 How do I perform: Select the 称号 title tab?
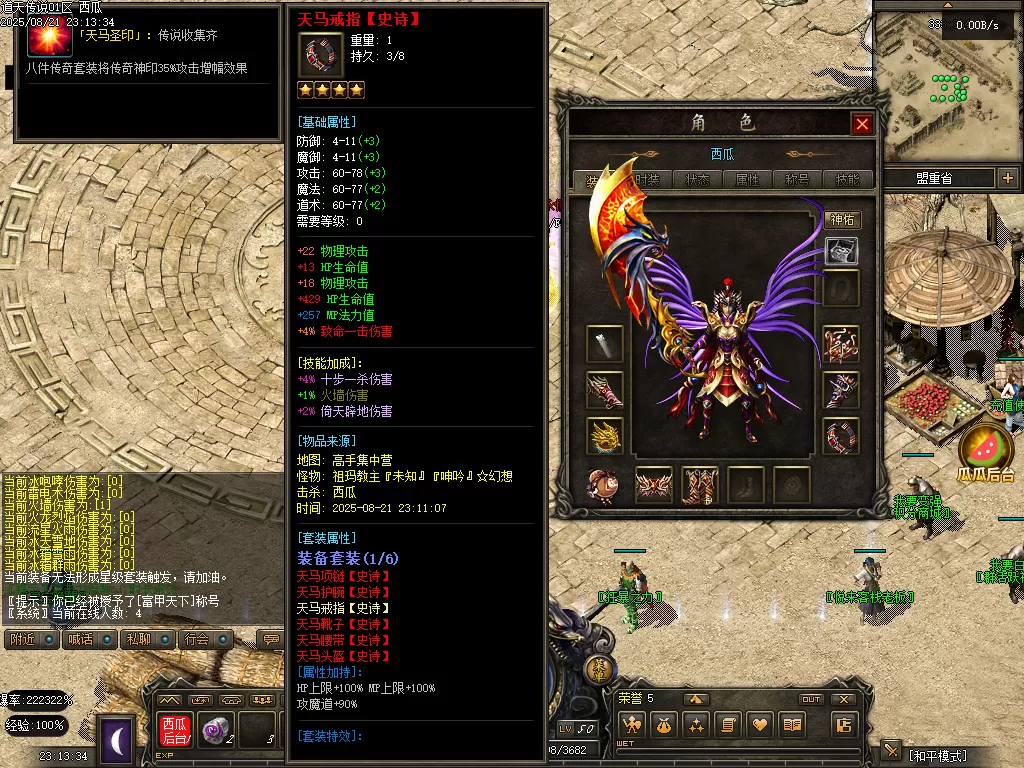point(798,180)
